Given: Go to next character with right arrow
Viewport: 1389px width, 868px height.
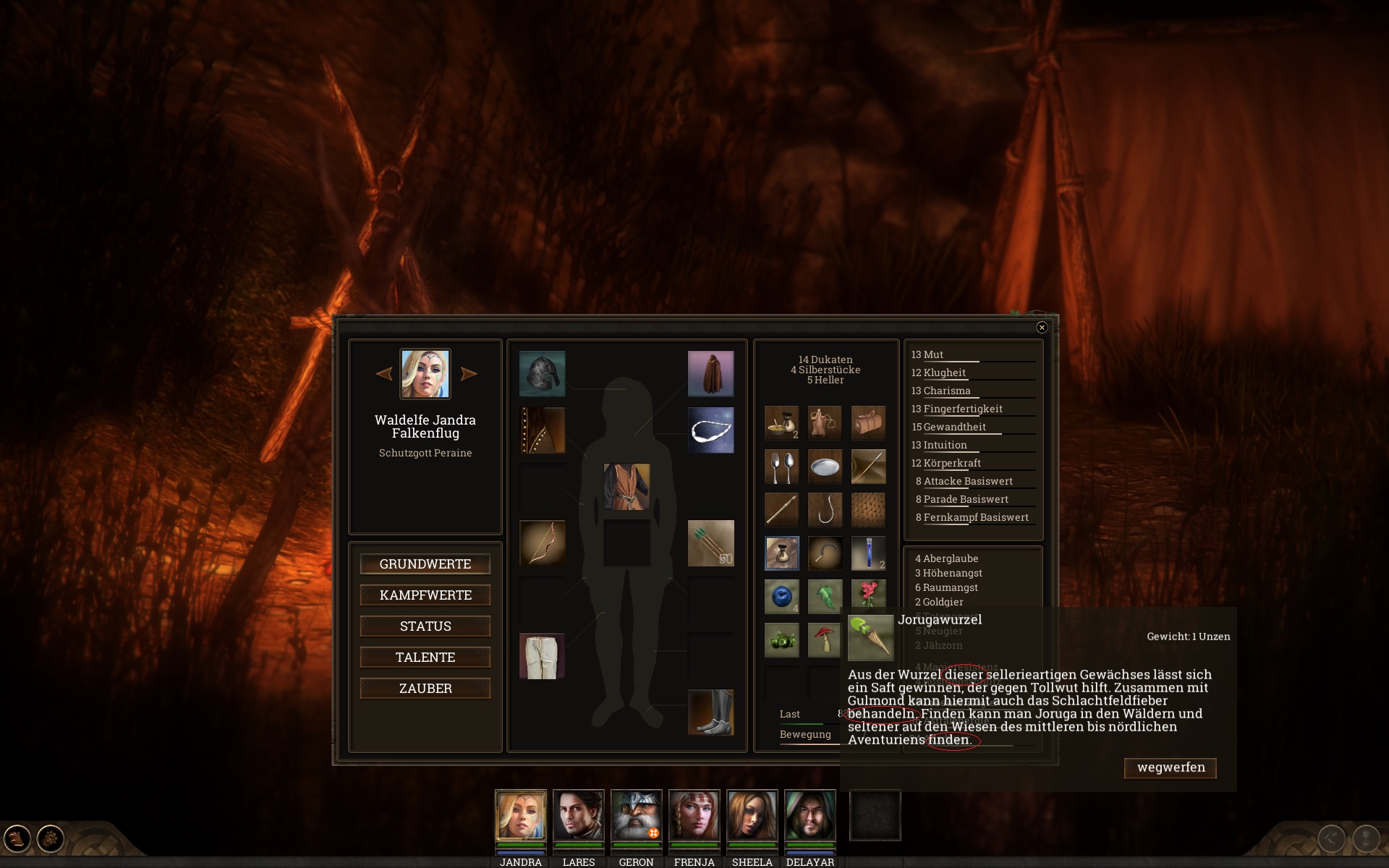Looking at the screenshot, I should coord(469,374).
